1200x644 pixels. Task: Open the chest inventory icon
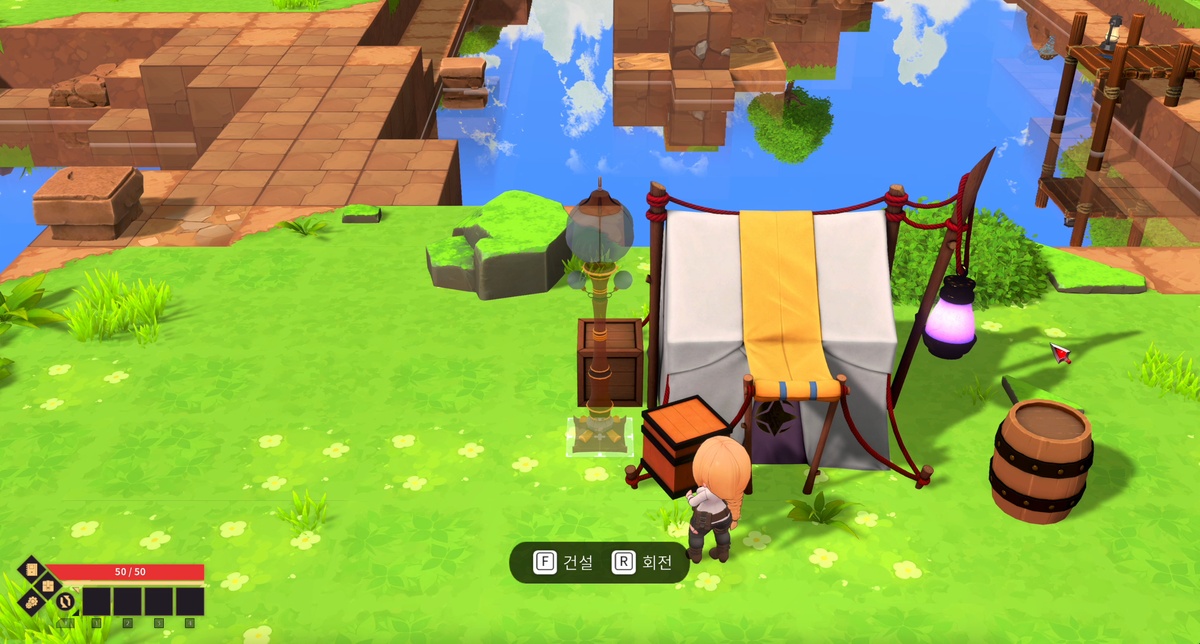[48, 586]
